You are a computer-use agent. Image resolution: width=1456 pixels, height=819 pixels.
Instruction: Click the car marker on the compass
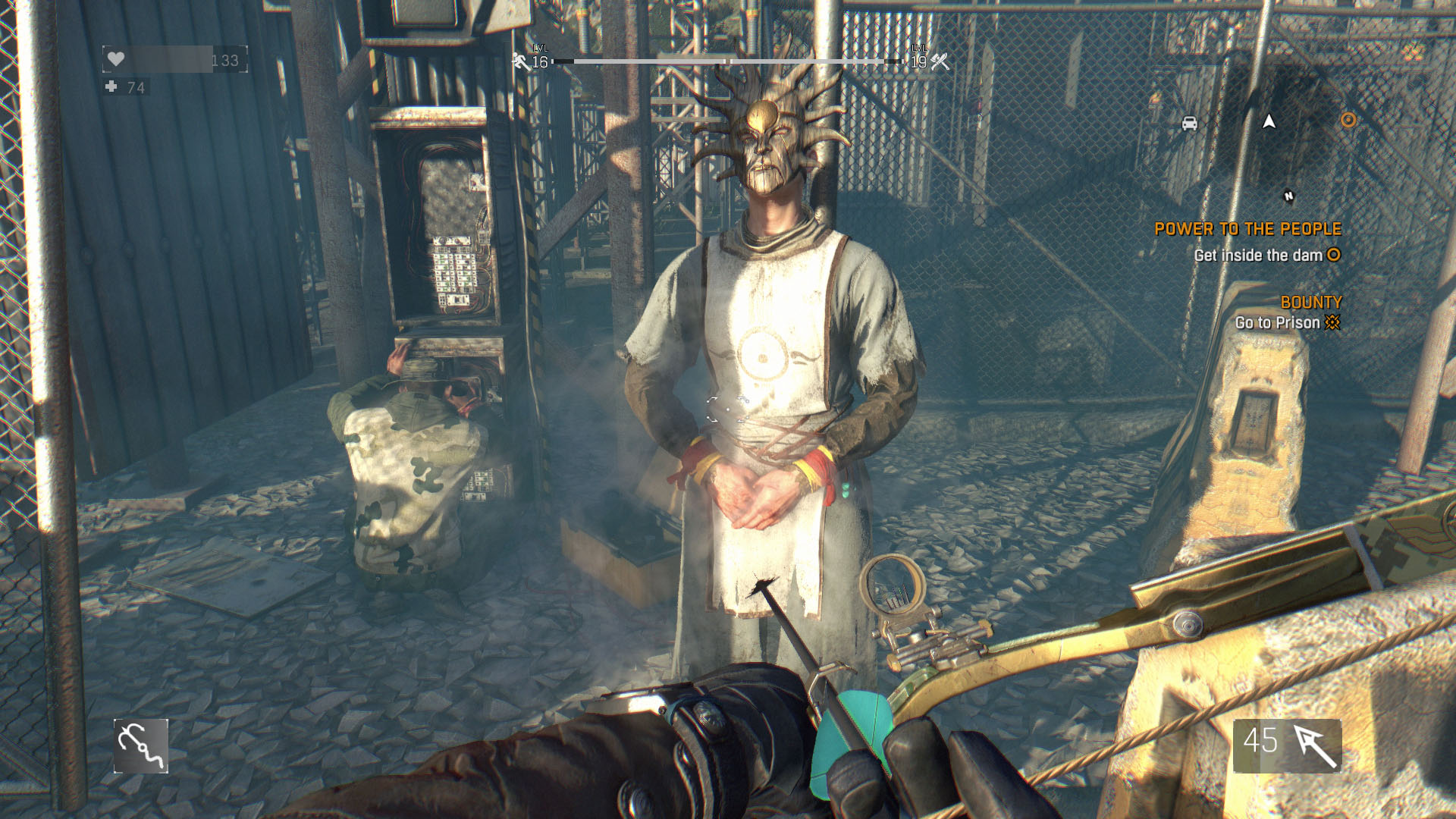pos(1189,123)
